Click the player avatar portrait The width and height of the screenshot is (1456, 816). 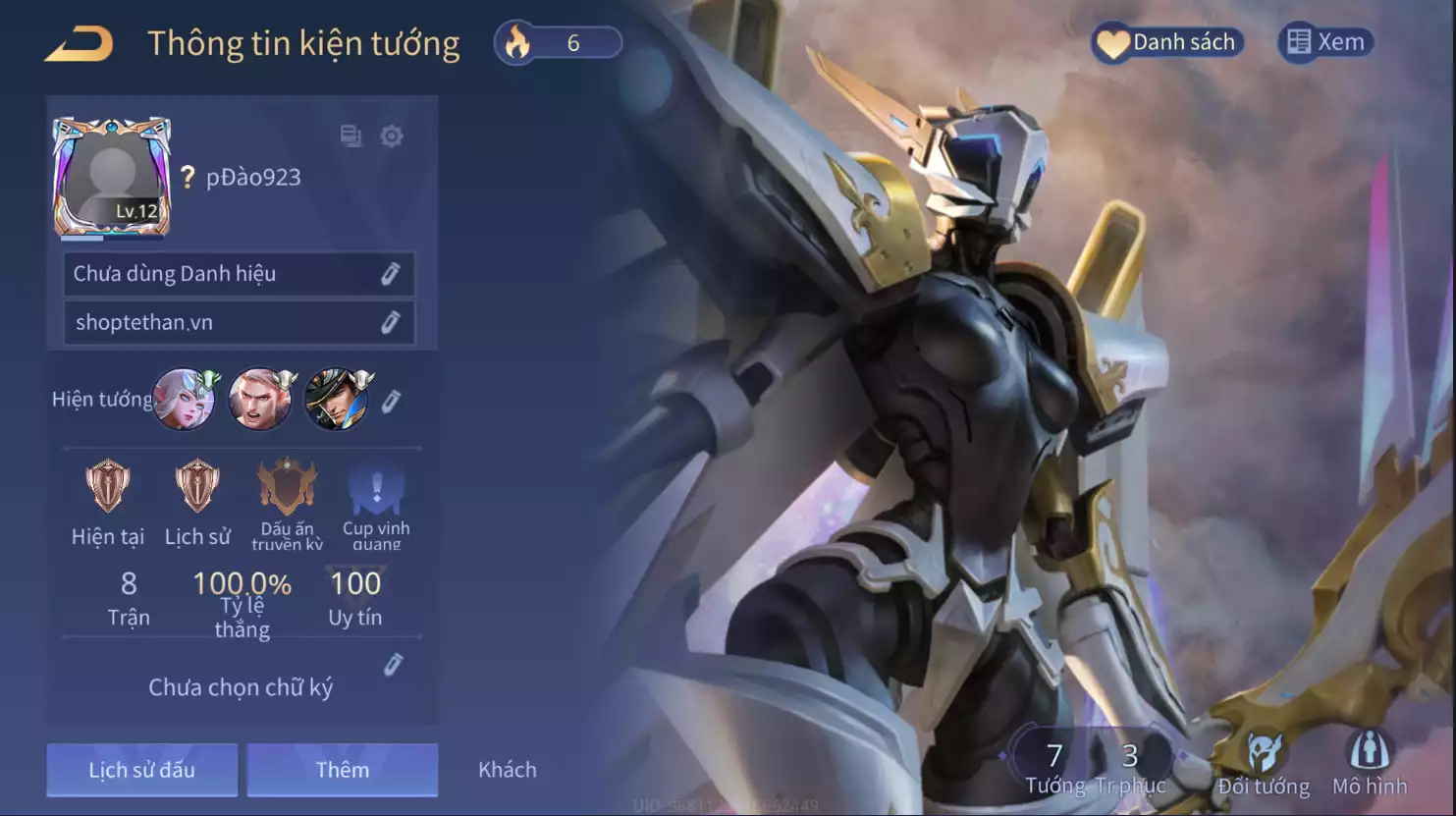coord(112,177)
